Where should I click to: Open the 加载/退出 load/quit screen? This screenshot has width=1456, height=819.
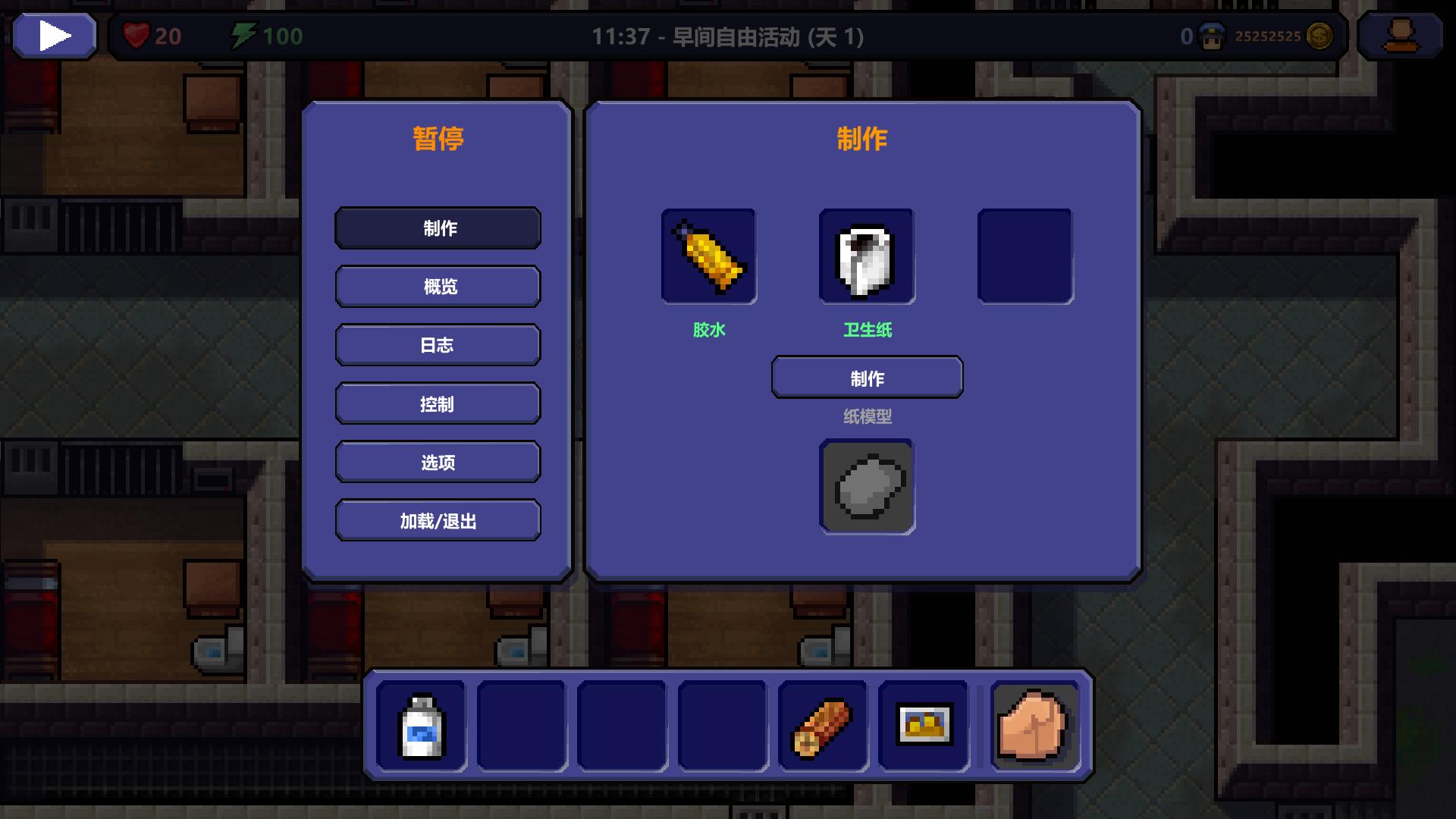438,520
